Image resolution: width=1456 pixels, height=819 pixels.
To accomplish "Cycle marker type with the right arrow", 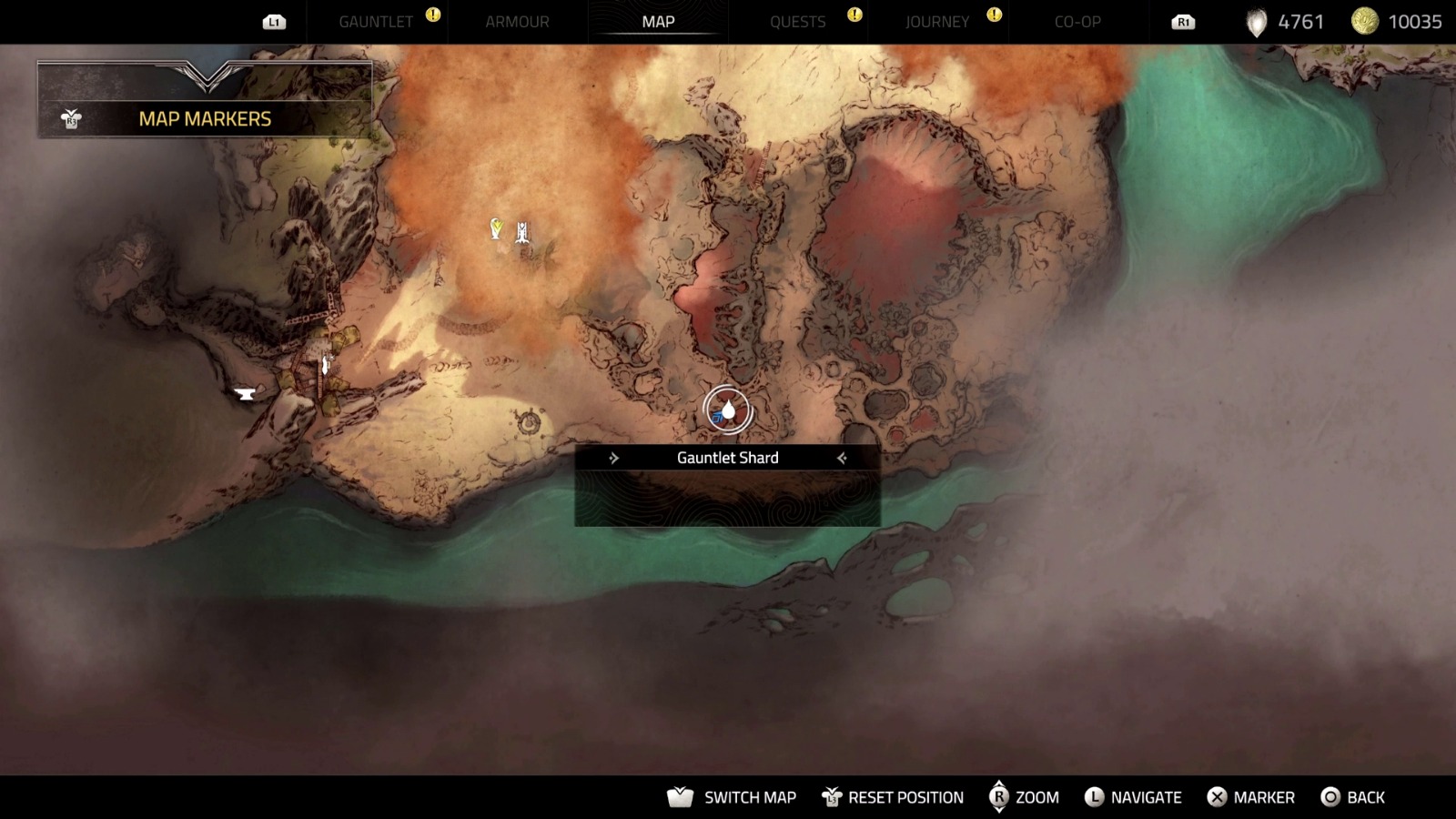I will [x=842, y=458].
